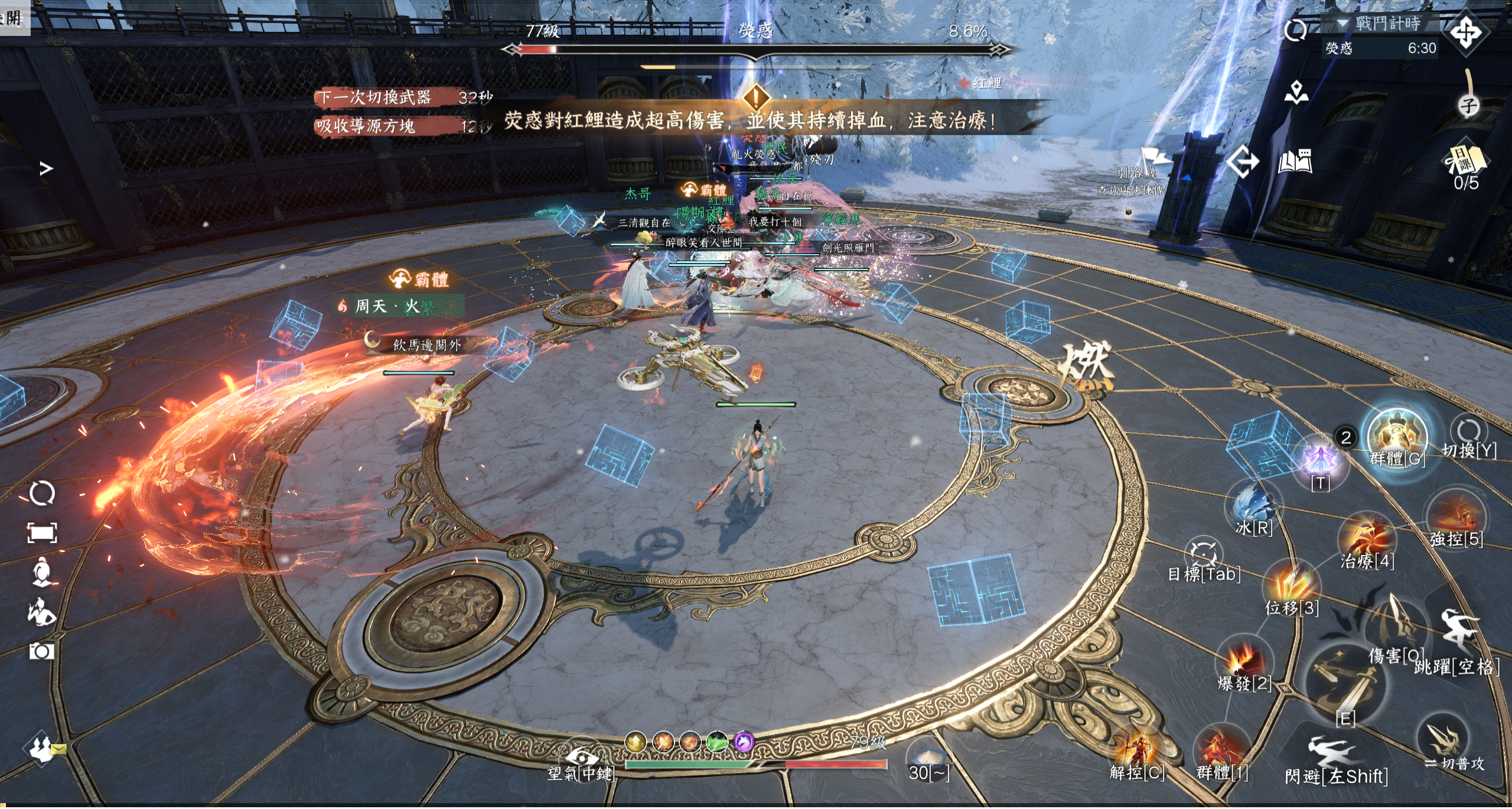The width and height of the screenshot is (1512, 809).
Task: Activate the 爆發[2] burst skill
Action: 1243,660
